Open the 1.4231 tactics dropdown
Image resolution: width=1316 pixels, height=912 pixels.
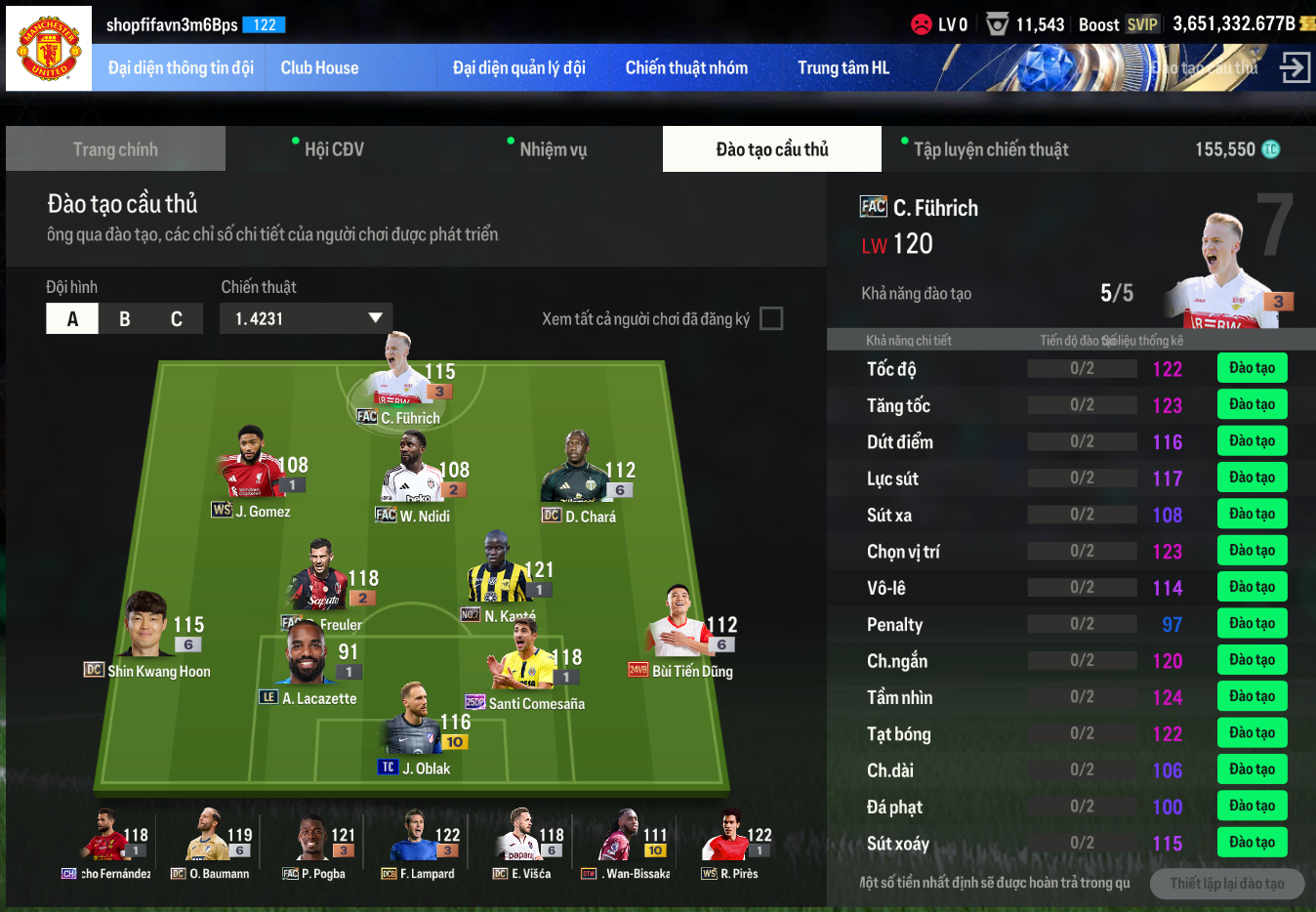tap(307, 318)
